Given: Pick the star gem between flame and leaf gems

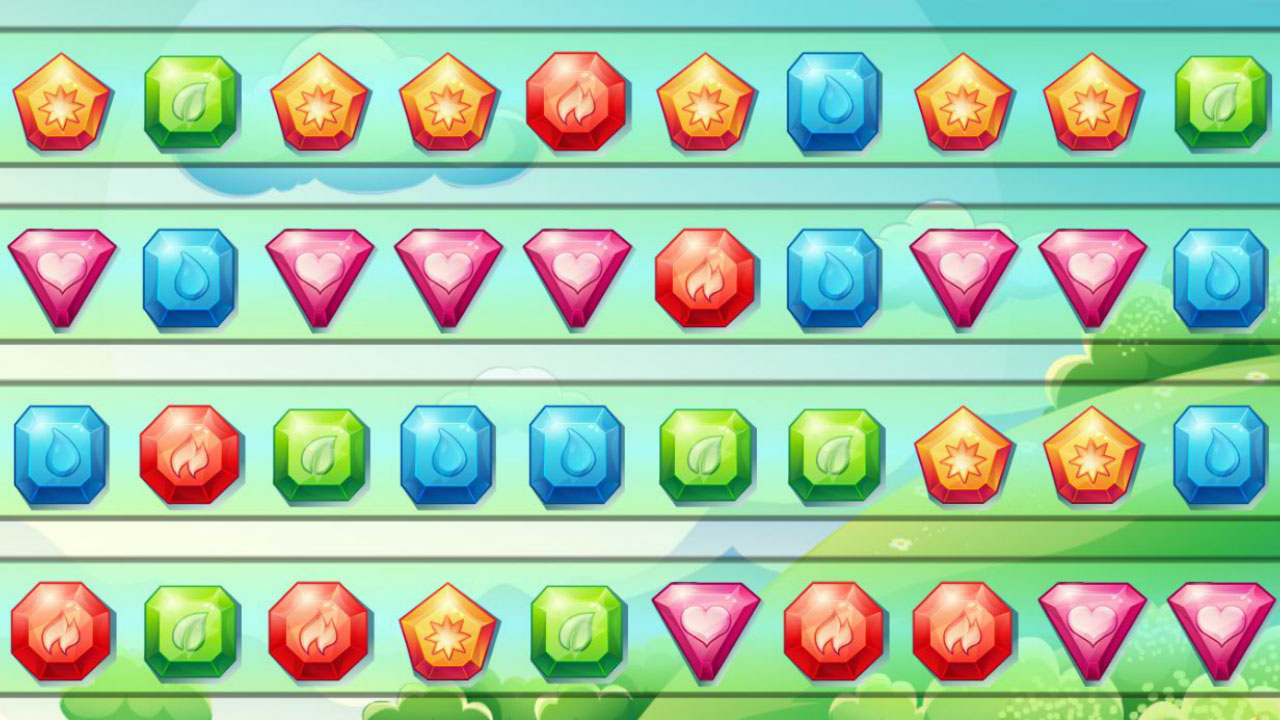Looking at the screenshot, I should tap(448, 630).
